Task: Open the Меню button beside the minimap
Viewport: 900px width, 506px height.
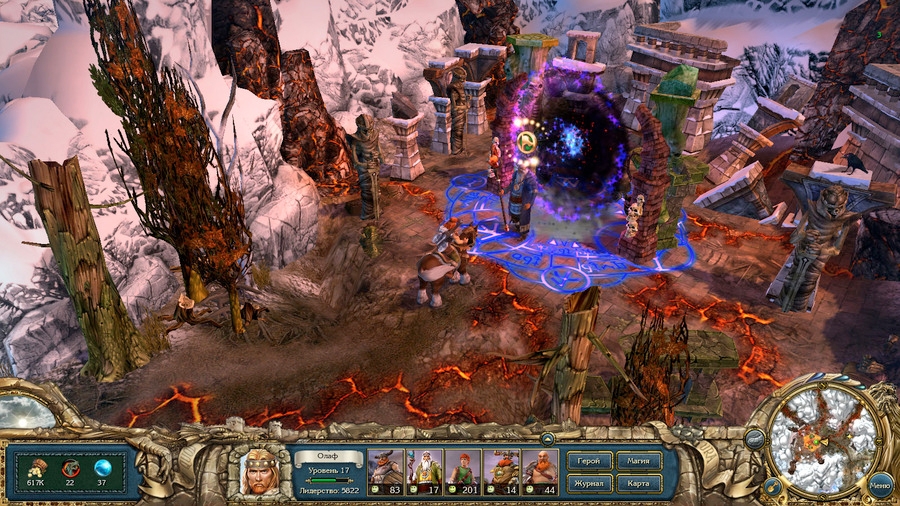Action: click(880, 485)
